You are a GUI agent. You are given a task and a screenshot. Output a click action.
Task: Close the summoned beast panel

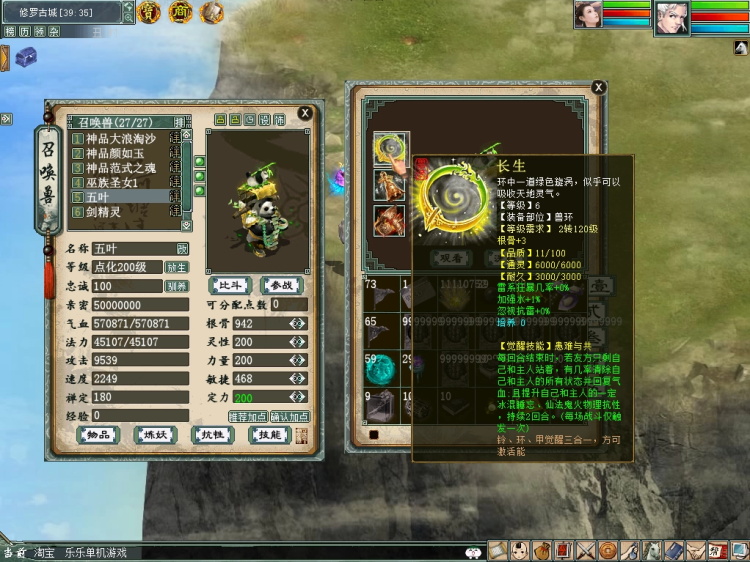point(305,113)
